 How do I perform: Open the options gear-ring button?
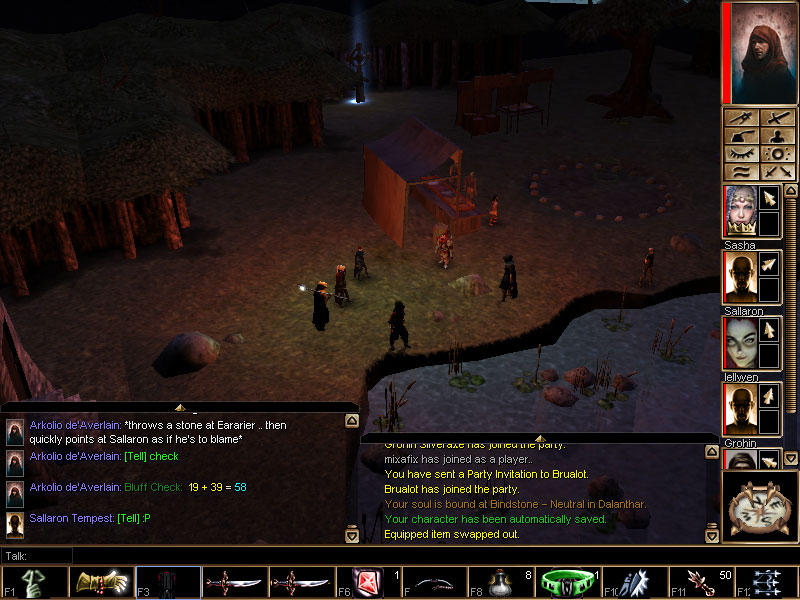775,155
